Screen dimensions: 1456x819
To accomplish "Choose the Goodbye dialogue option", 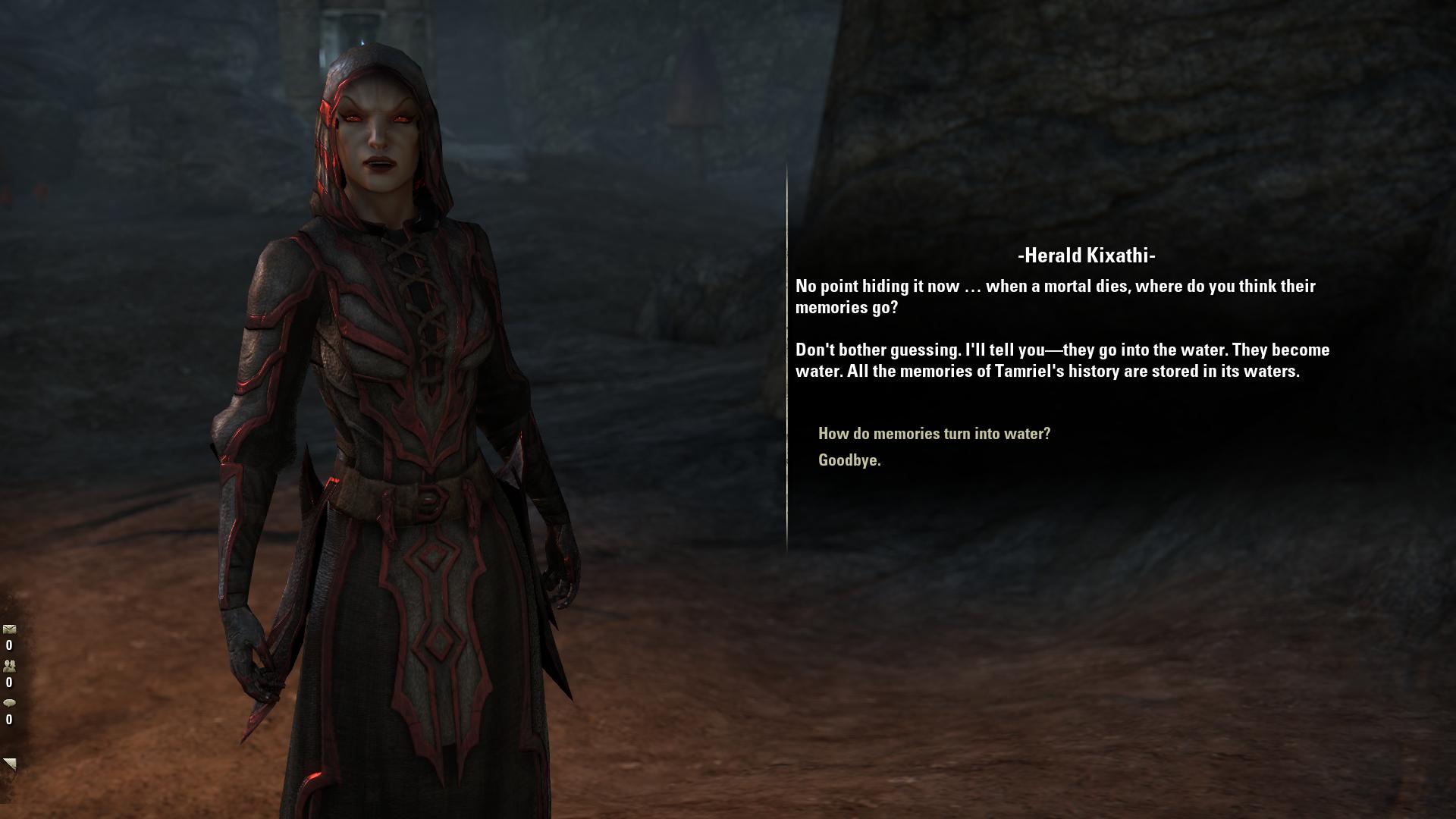I will (849, 460).
